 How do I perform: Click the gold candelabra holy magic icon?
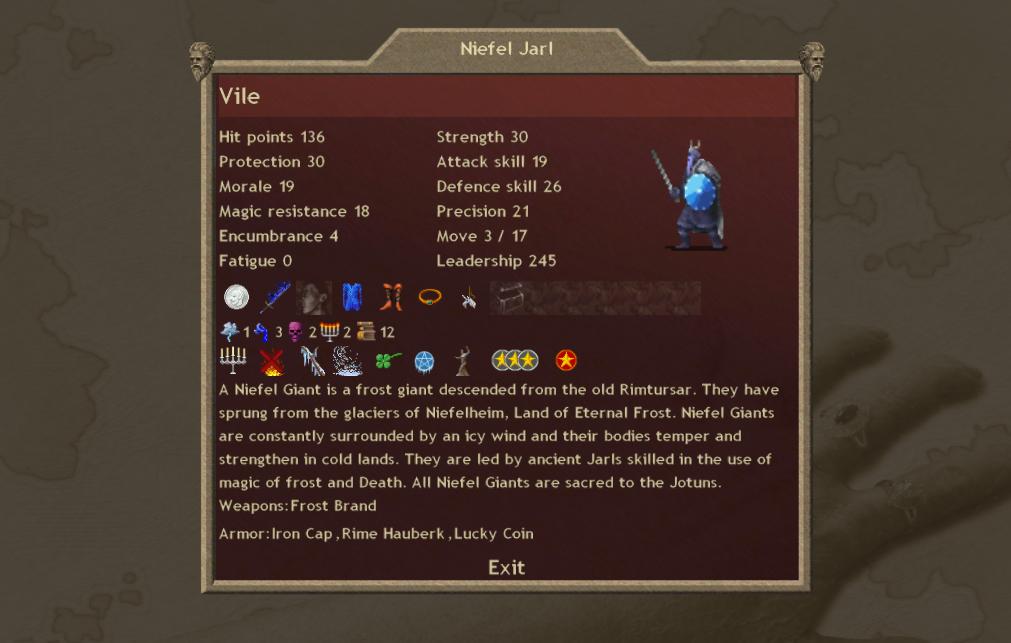pos(330,332)
